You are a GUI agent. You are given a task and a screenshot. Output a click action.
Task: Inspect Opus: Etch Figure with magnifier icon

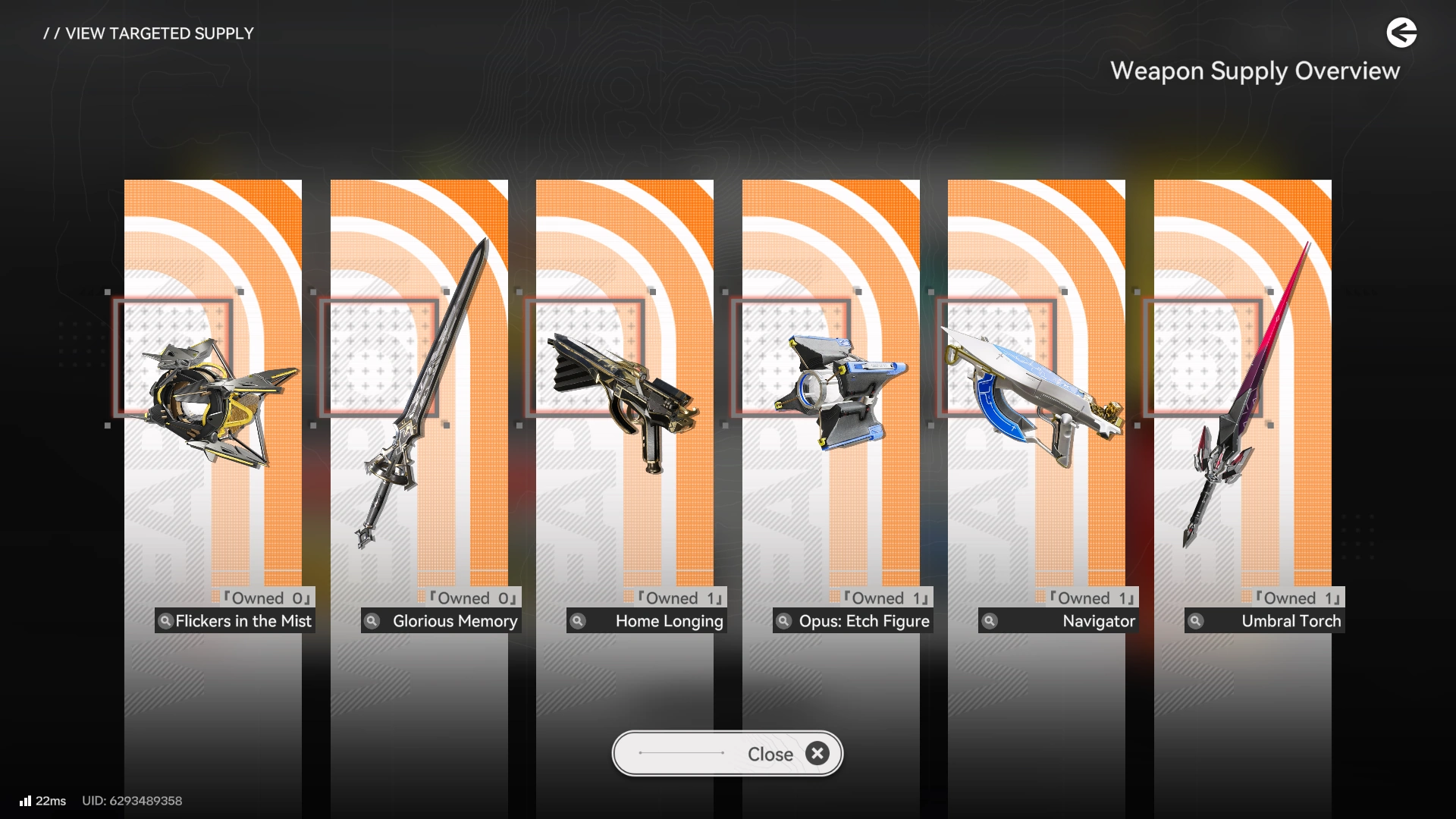[784, 621]
